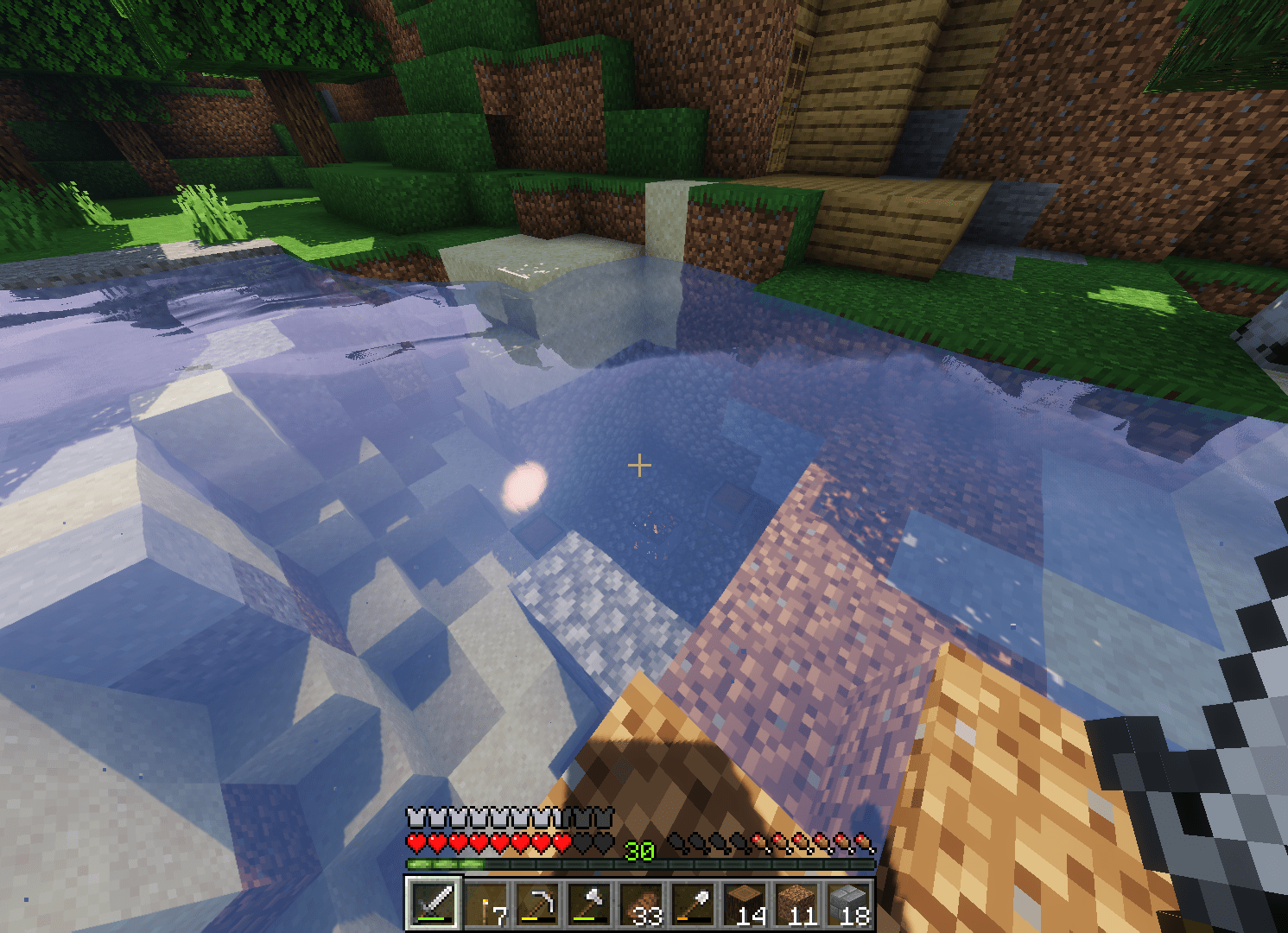Select the iron pickaxe

click(x=537, y=905)
